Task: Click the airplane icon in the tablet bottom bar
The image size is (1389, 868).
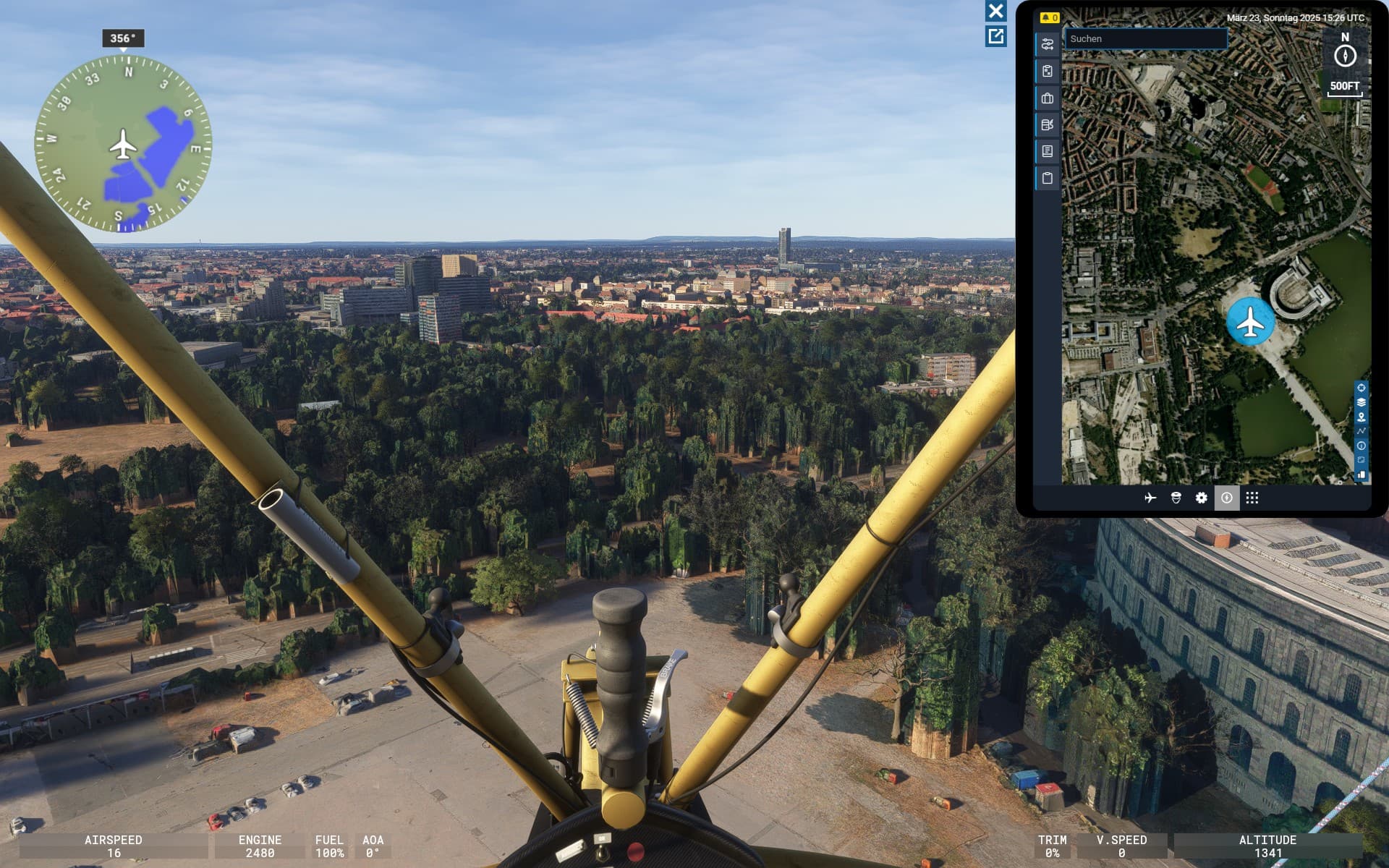Action: [1150, 498]
